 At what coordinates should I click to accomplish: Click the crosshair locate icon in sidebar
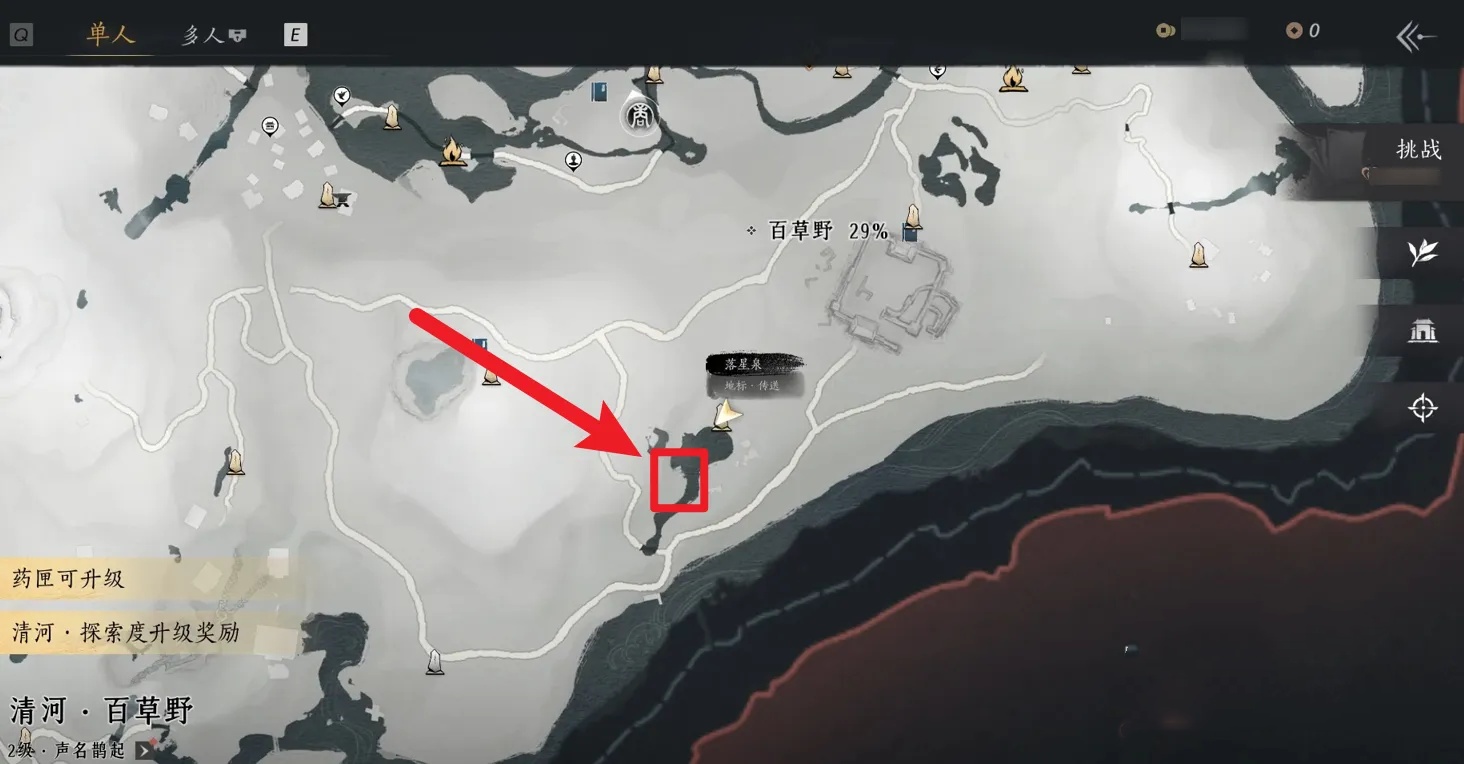pos(1424,406)
